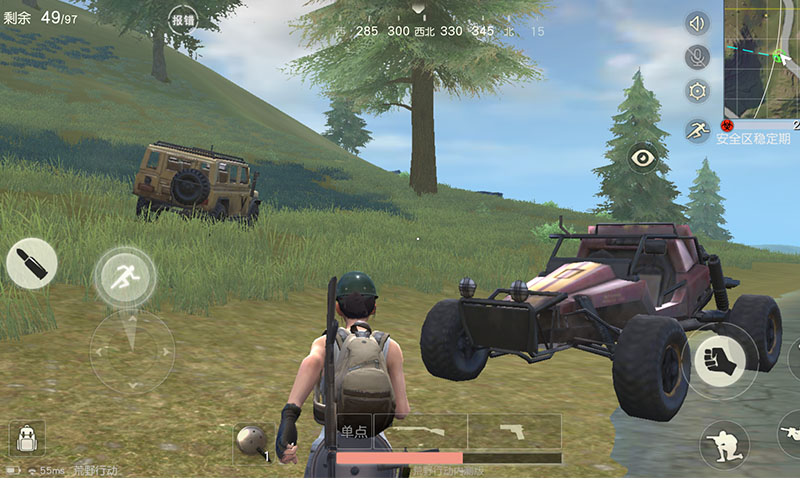Select the pistol weapon slot
800x480 pixels.
(514, 432)
